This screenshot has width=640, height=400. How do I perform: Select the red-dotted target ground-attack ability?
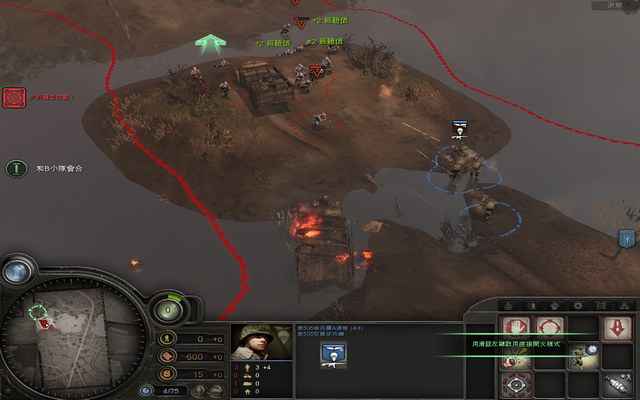514,385
